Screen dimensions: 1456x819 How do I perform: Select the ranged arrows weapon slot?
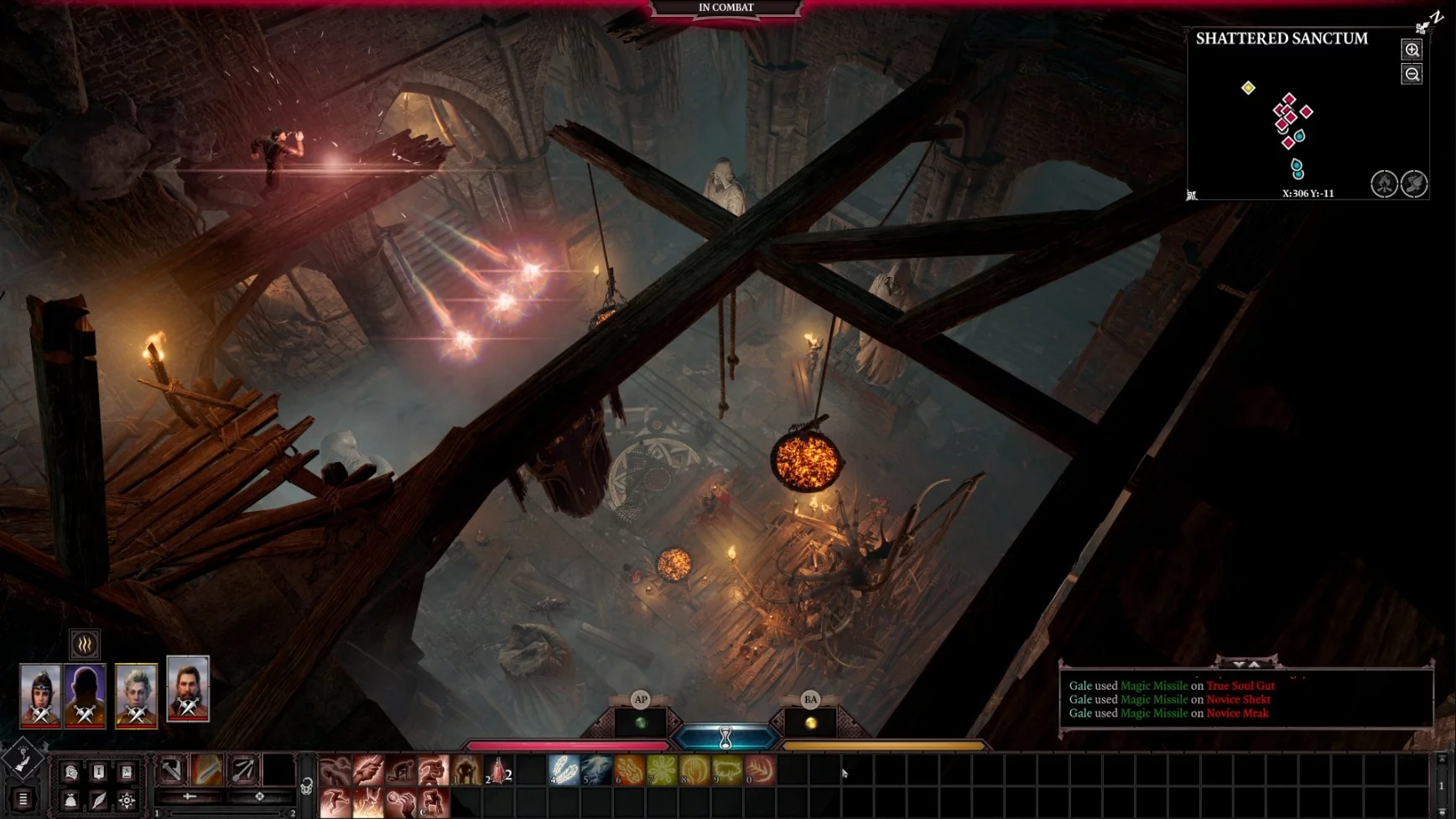tap(243, 769)
